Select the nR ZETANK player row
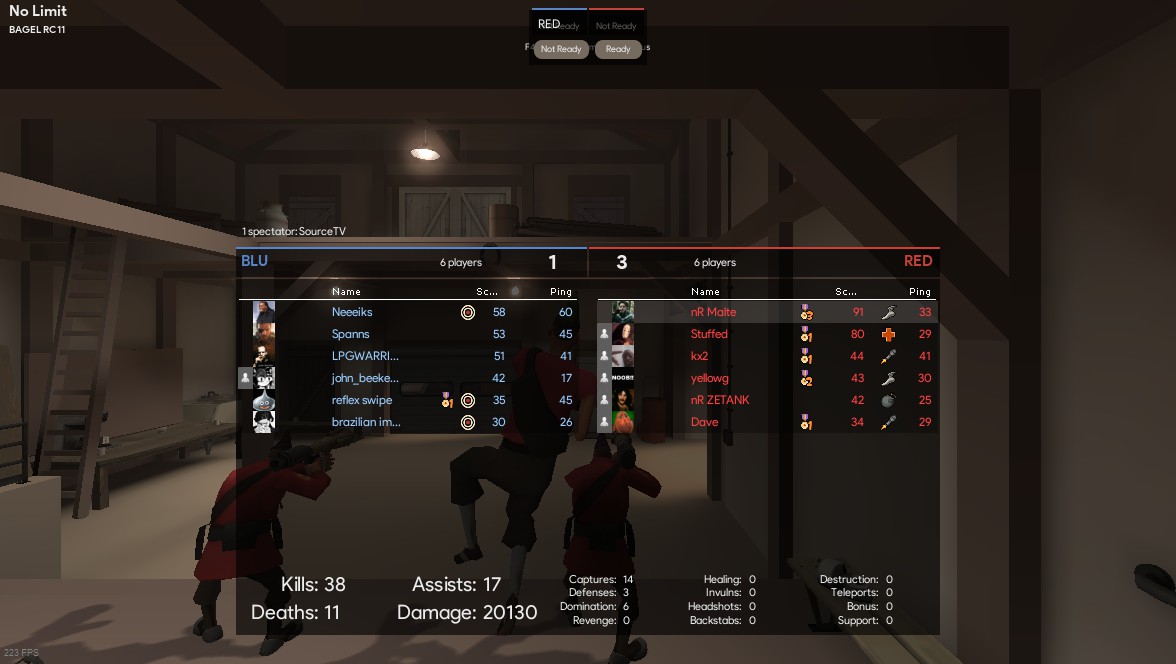Screen dimensions: 1176x664 (x=720, y=400)
